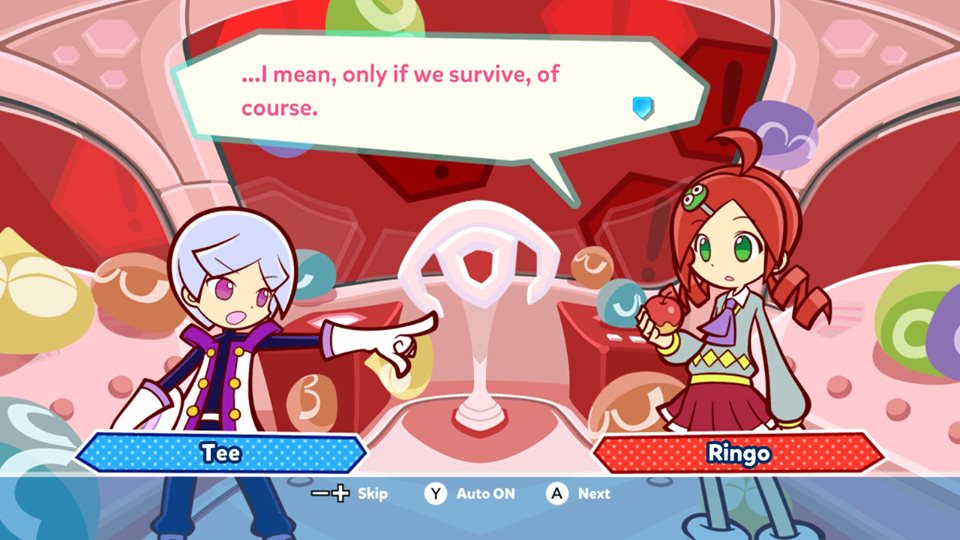Click the blue continue marker in speech bubble

point(642,107)
